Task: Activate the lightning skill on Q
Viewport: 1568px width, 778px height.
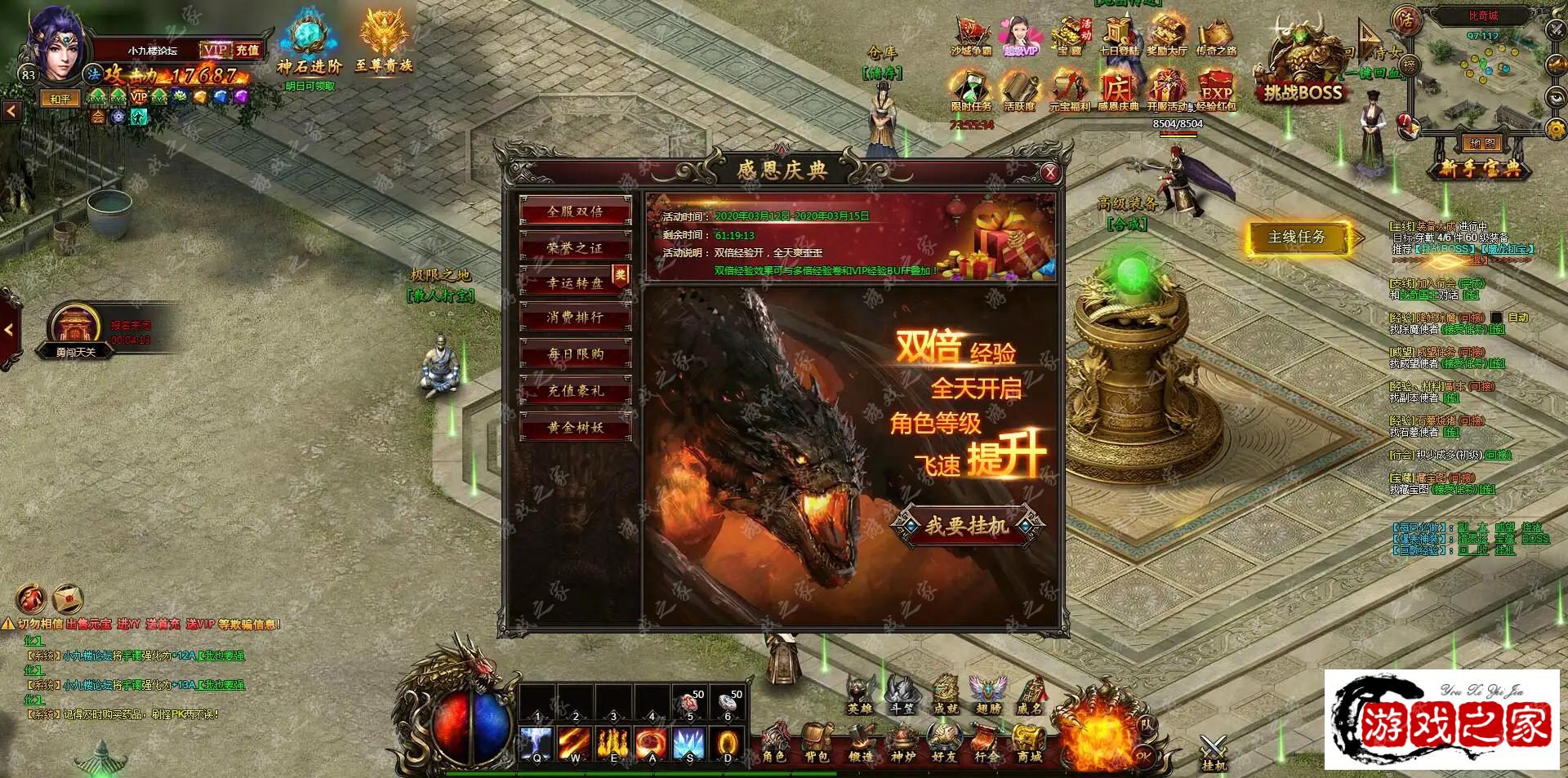Action: tap(537, 744)
